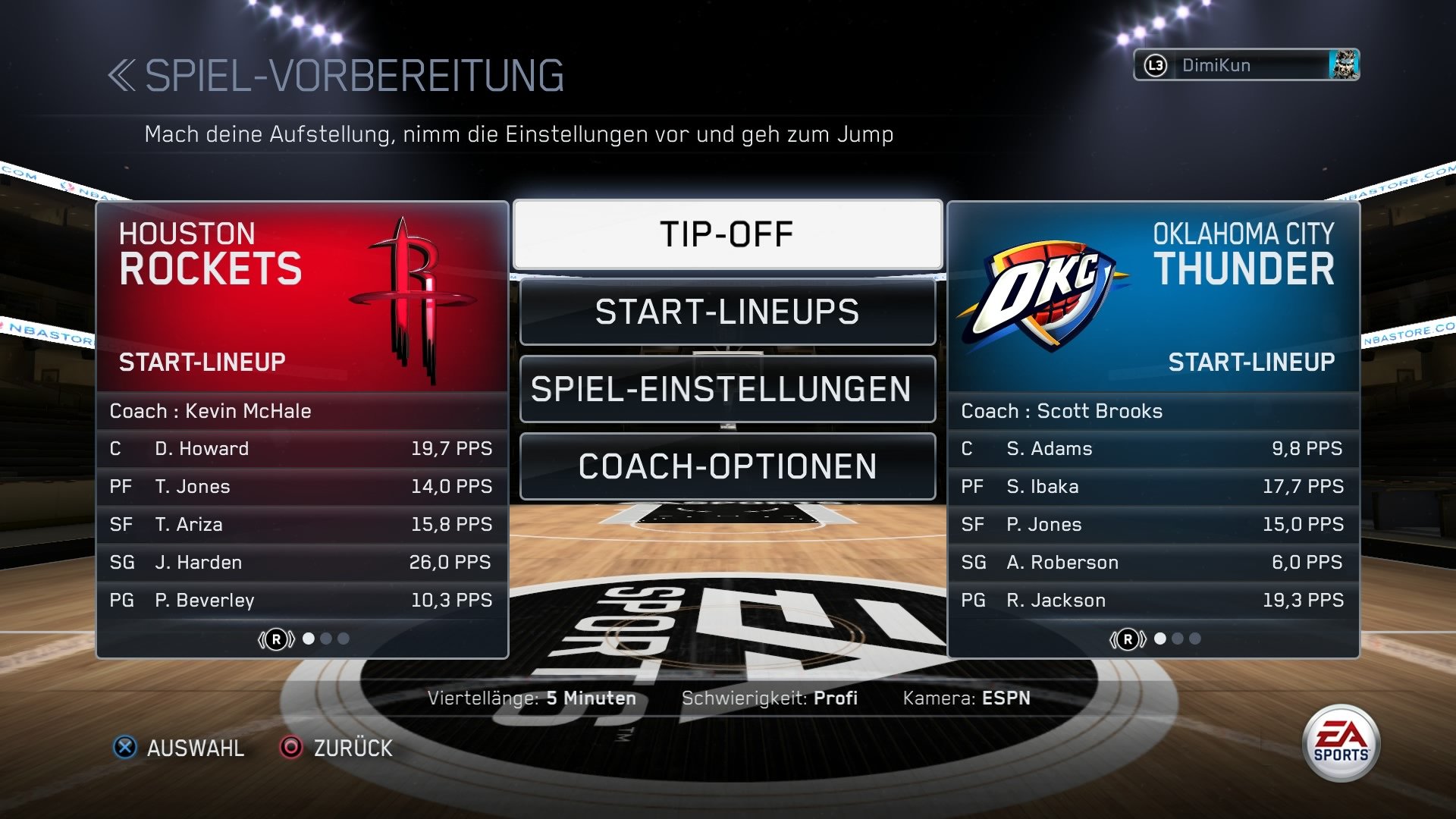Activate the first page dot below Rockets roster

coord(309,639)
